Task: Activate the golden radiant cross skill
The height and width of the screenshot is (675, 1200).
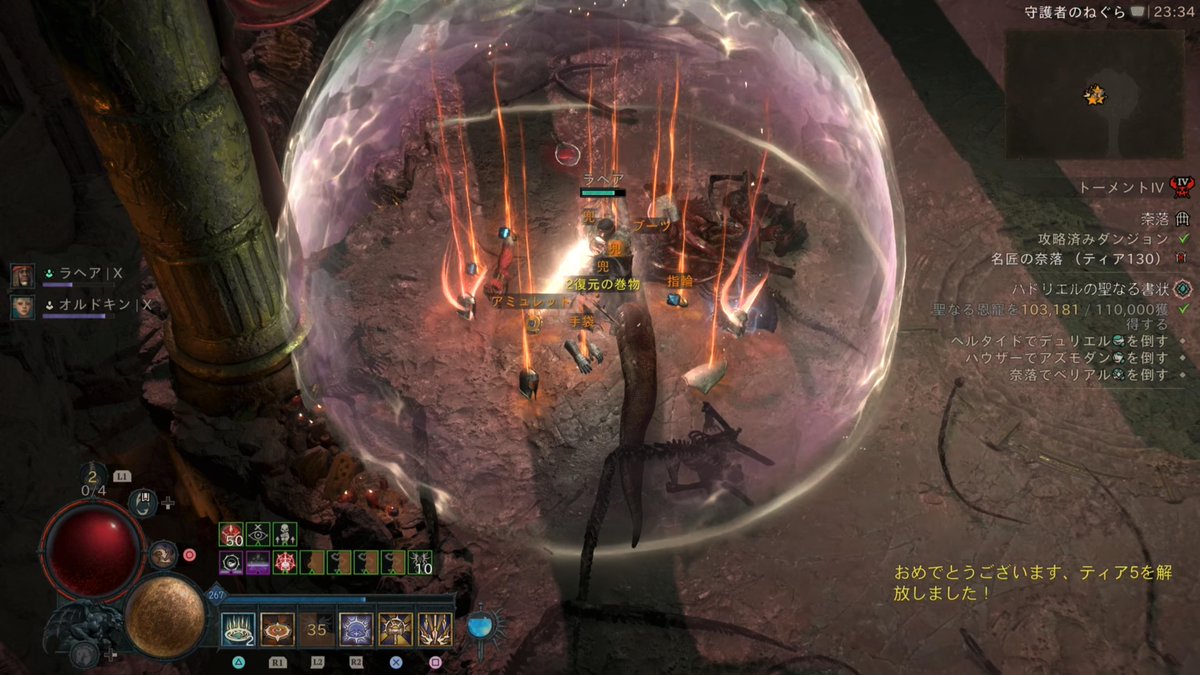Action: [x=396, y=630]
